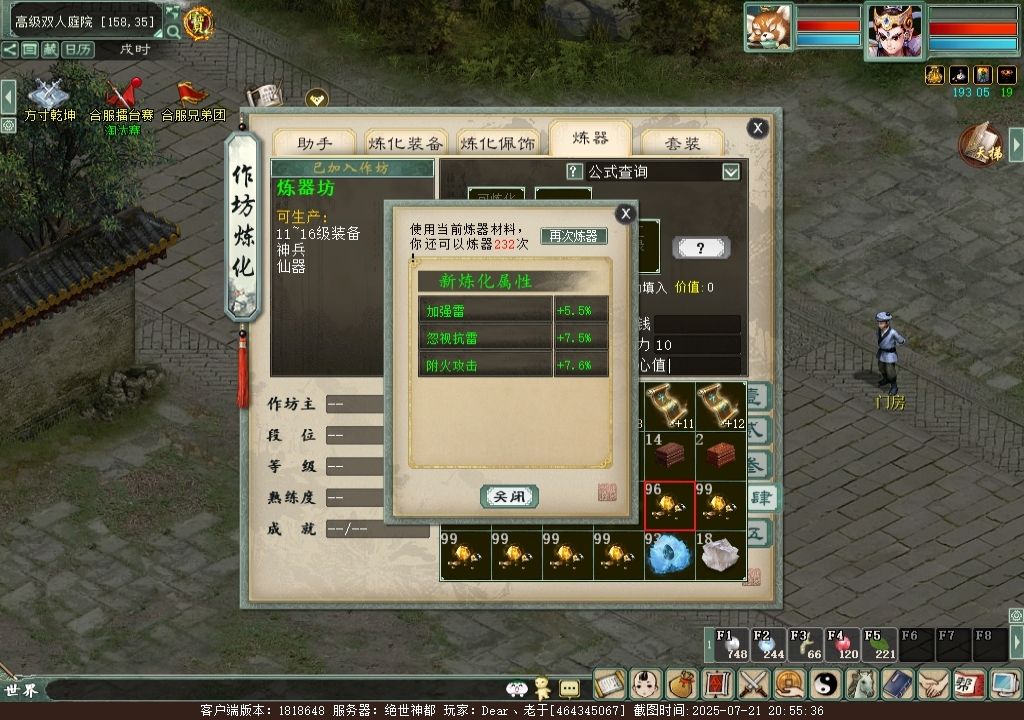1024x720 pixels.
Task: Pick the +12 scroll item slot
Action: click(x=721, y=406)
